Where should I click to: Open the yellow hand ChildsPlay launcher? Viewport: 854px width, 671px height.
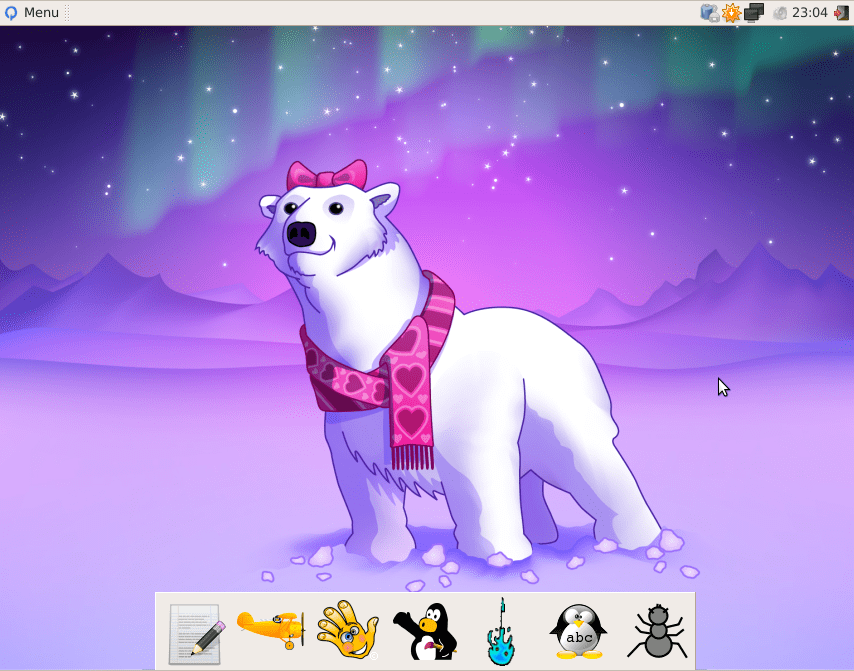pos(348,632)
